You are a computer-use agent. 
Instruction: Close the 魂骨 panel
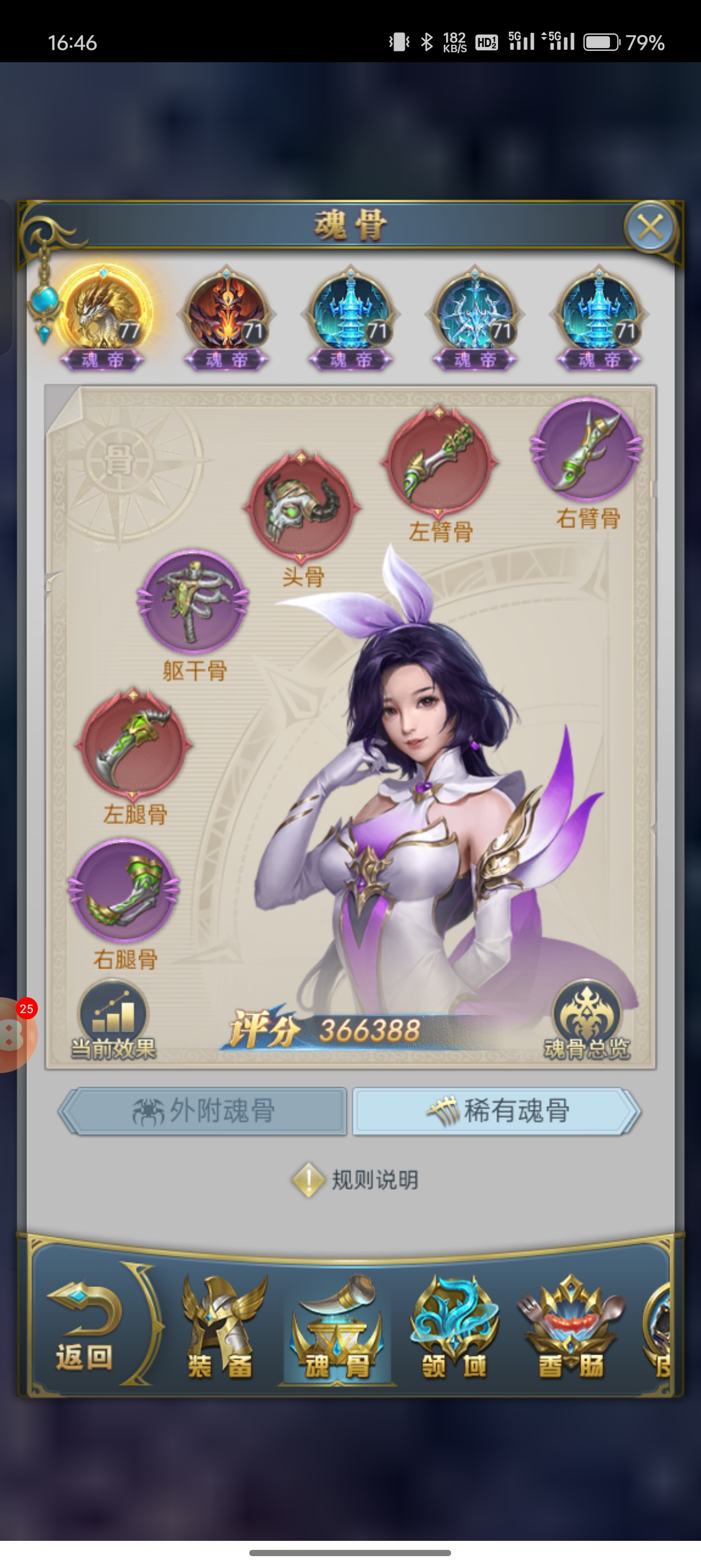(x=650, y=227)
